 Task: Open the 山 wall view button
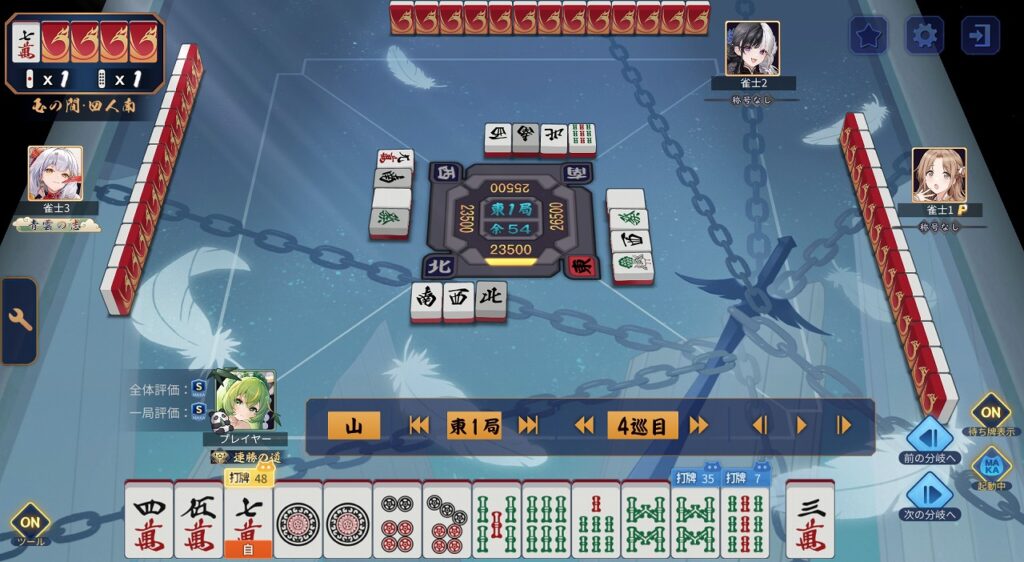[353, 426]
